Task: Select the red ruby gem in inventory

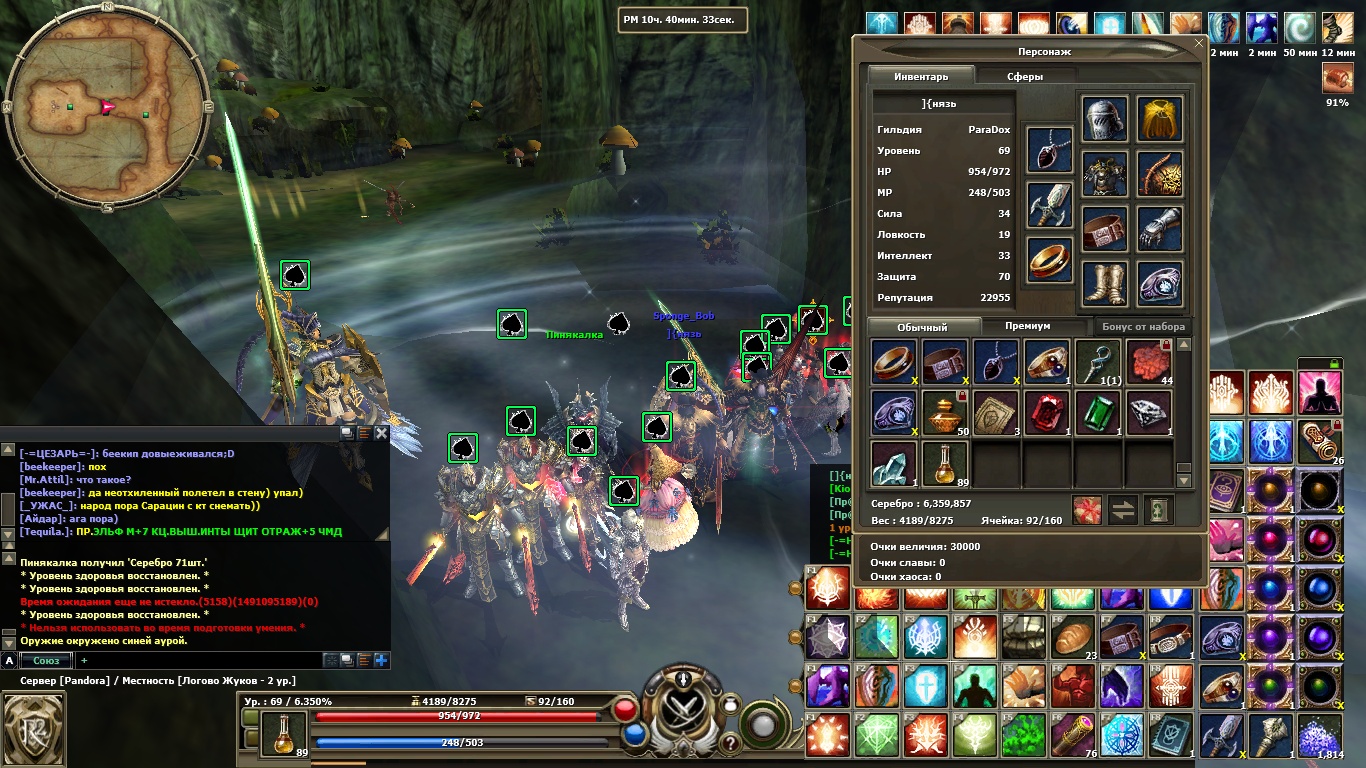Action: point(1046,413)
